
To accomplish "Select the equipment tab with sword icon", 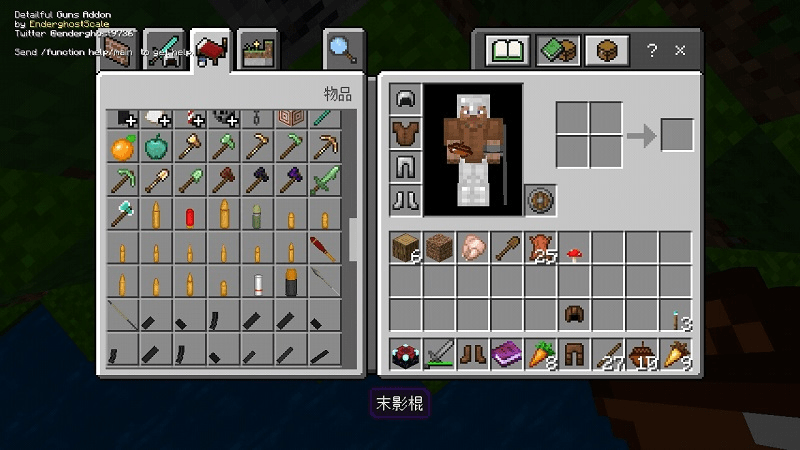I will pyautogui.click(x=165, y=51).
